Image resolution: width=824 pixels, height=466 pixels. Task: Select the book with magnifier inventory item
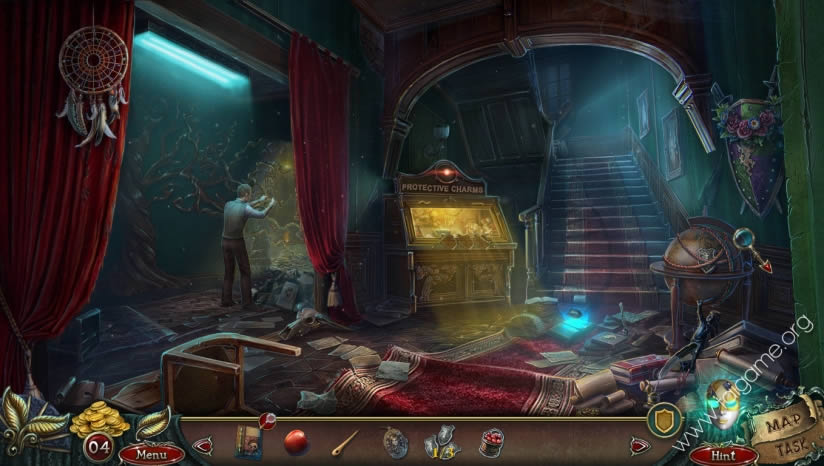point(247,440)
